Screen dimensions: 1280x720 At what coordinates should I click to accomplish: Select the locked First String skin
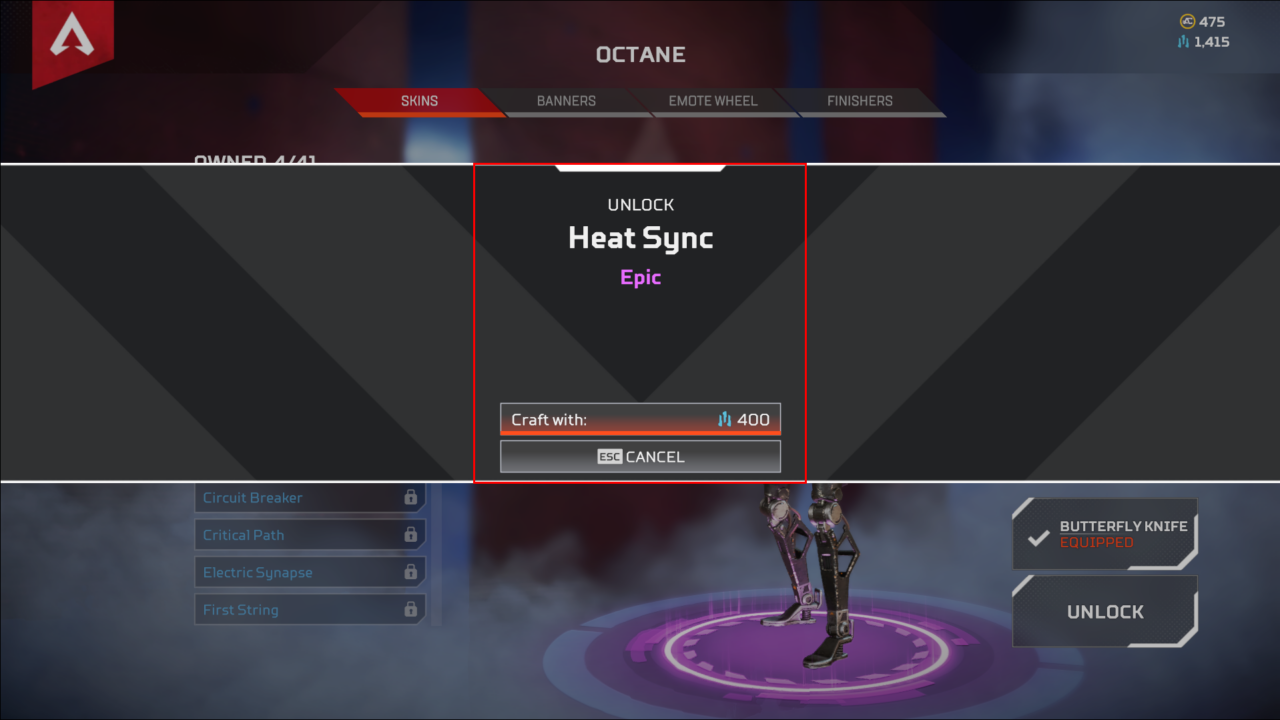coord(310,609)
